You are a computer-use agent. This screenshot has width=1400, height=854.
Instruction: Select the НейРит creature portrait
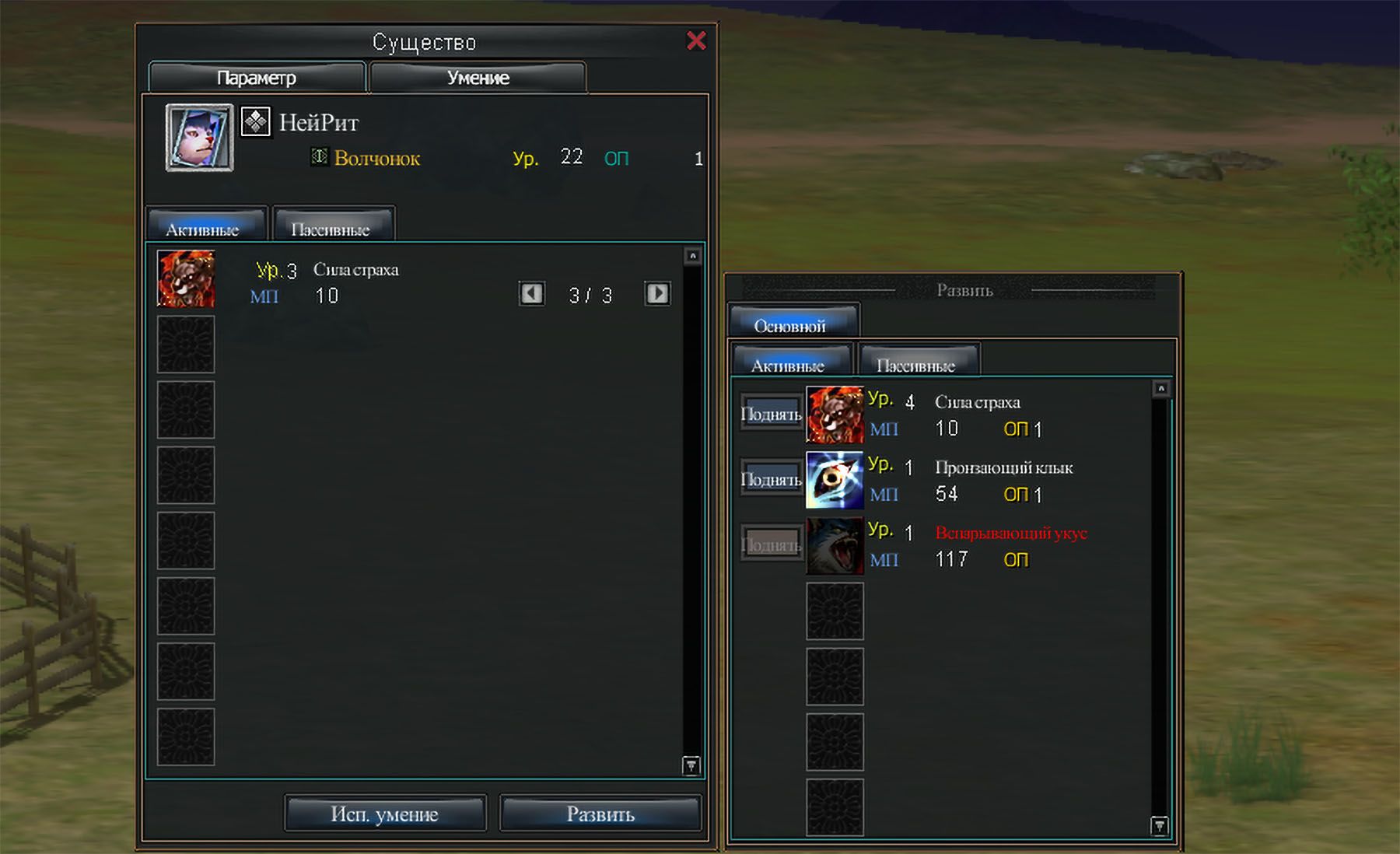[x=199, y=138]
